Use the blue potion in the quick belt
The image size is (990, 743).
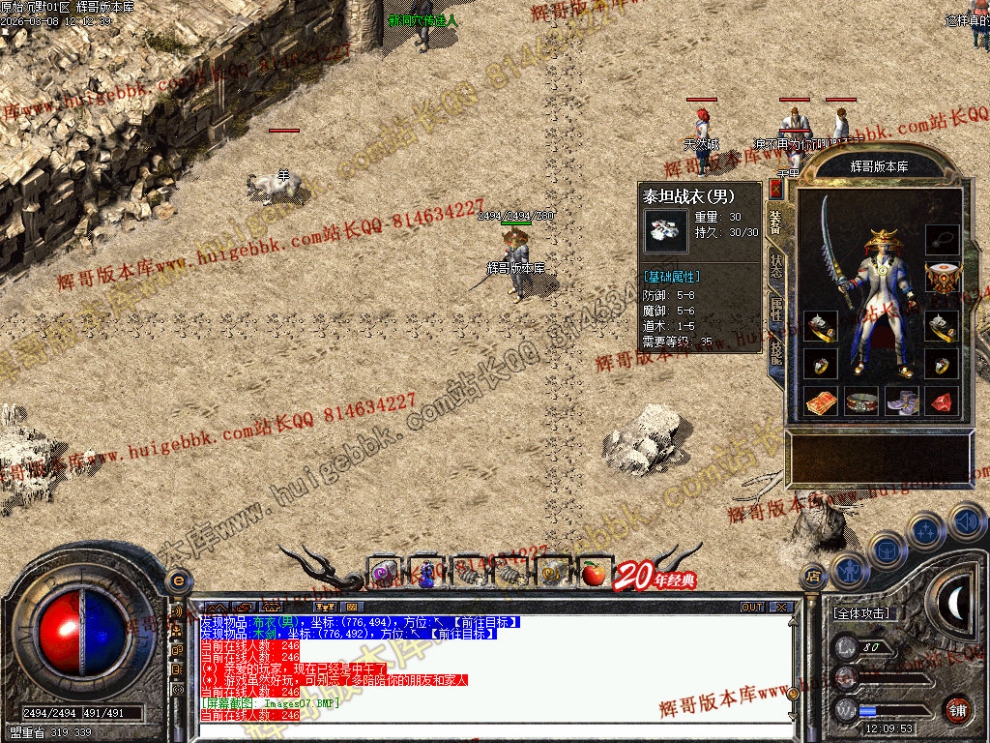[x=426, y=573]
